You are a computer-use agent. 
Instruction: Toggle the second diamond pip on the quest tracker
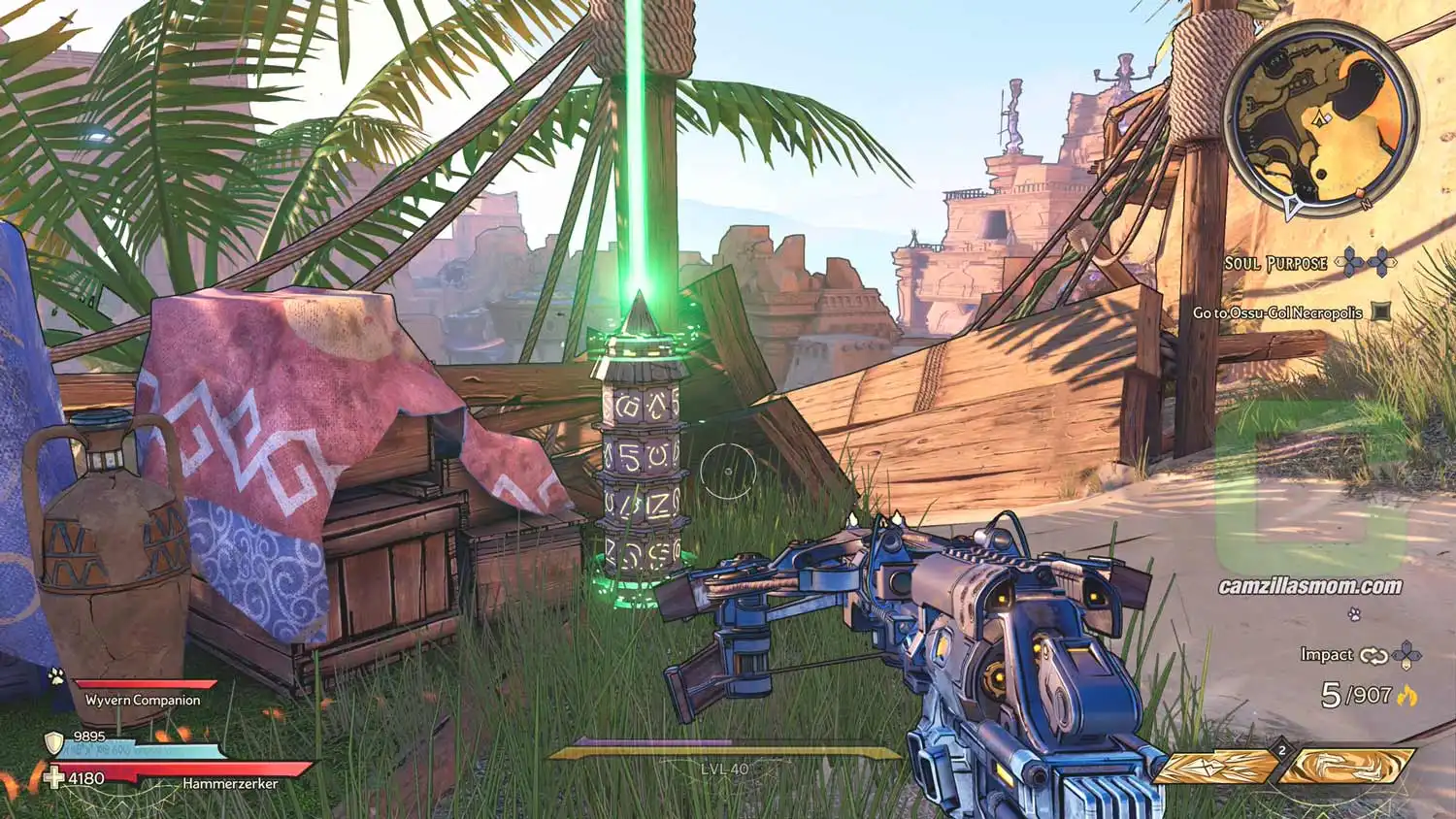[x=1379, y=262]
